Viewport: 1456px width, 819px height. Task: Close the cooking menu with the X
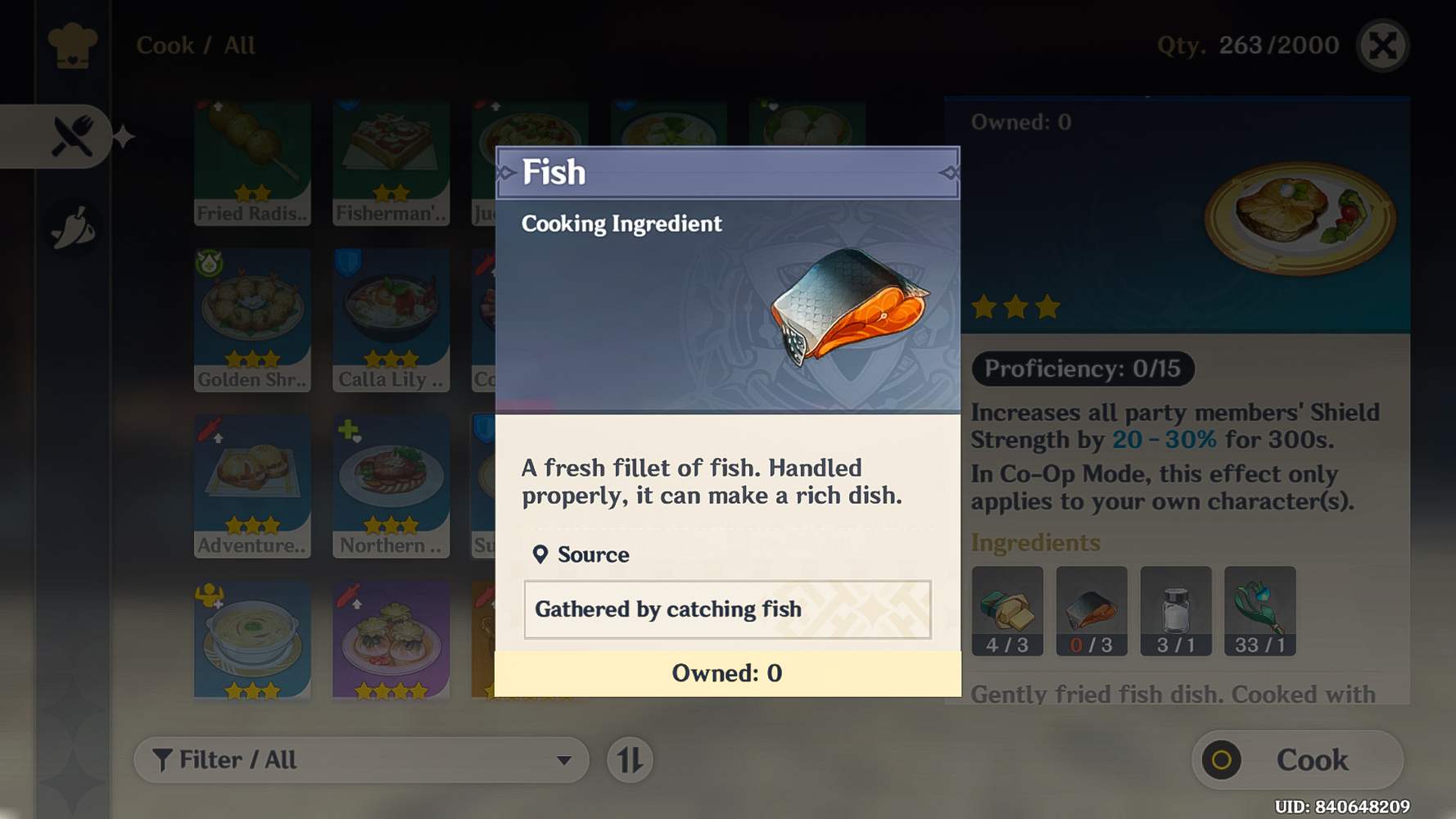point(1384,47)
